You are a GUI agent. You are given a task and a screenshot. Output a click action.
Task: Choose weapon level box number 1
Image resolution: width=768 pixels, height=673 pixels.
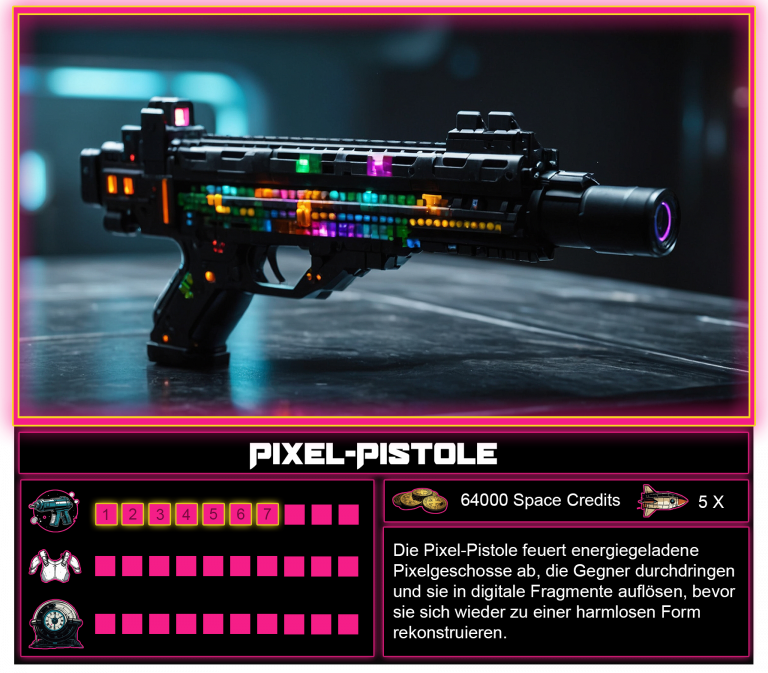coord(105,515)
